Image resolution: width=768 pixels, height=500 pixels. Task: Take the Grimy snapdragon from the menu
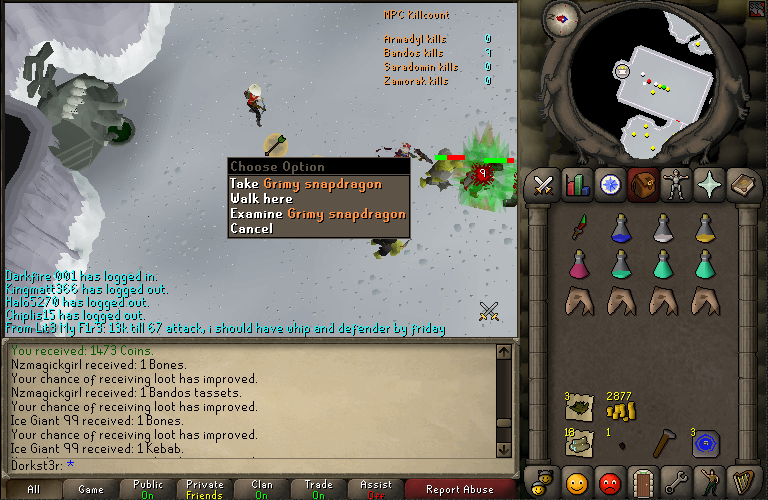point(317,183)
